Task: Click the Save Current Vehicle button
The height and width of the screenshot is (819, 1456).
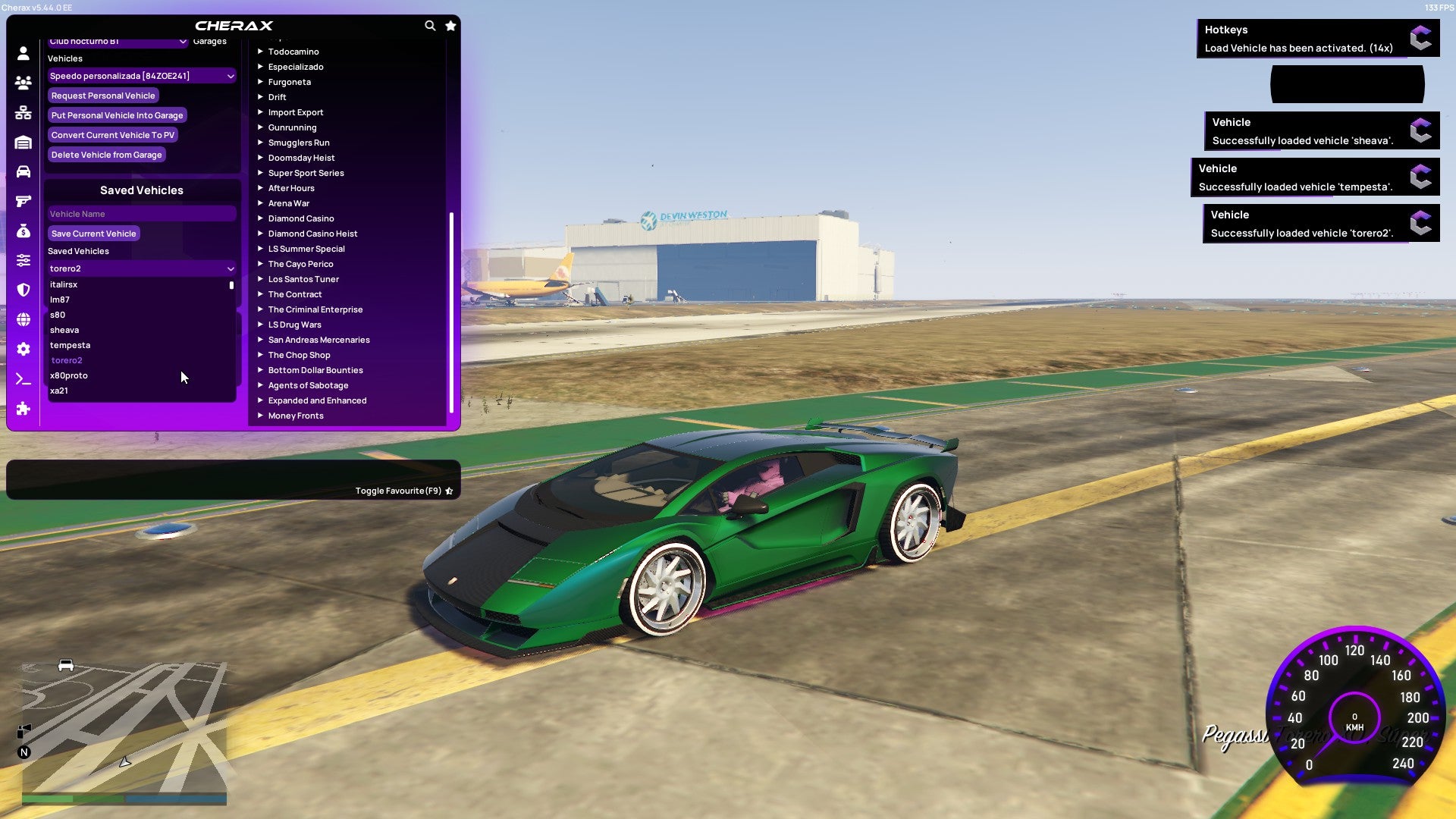Action: [93, 234]
